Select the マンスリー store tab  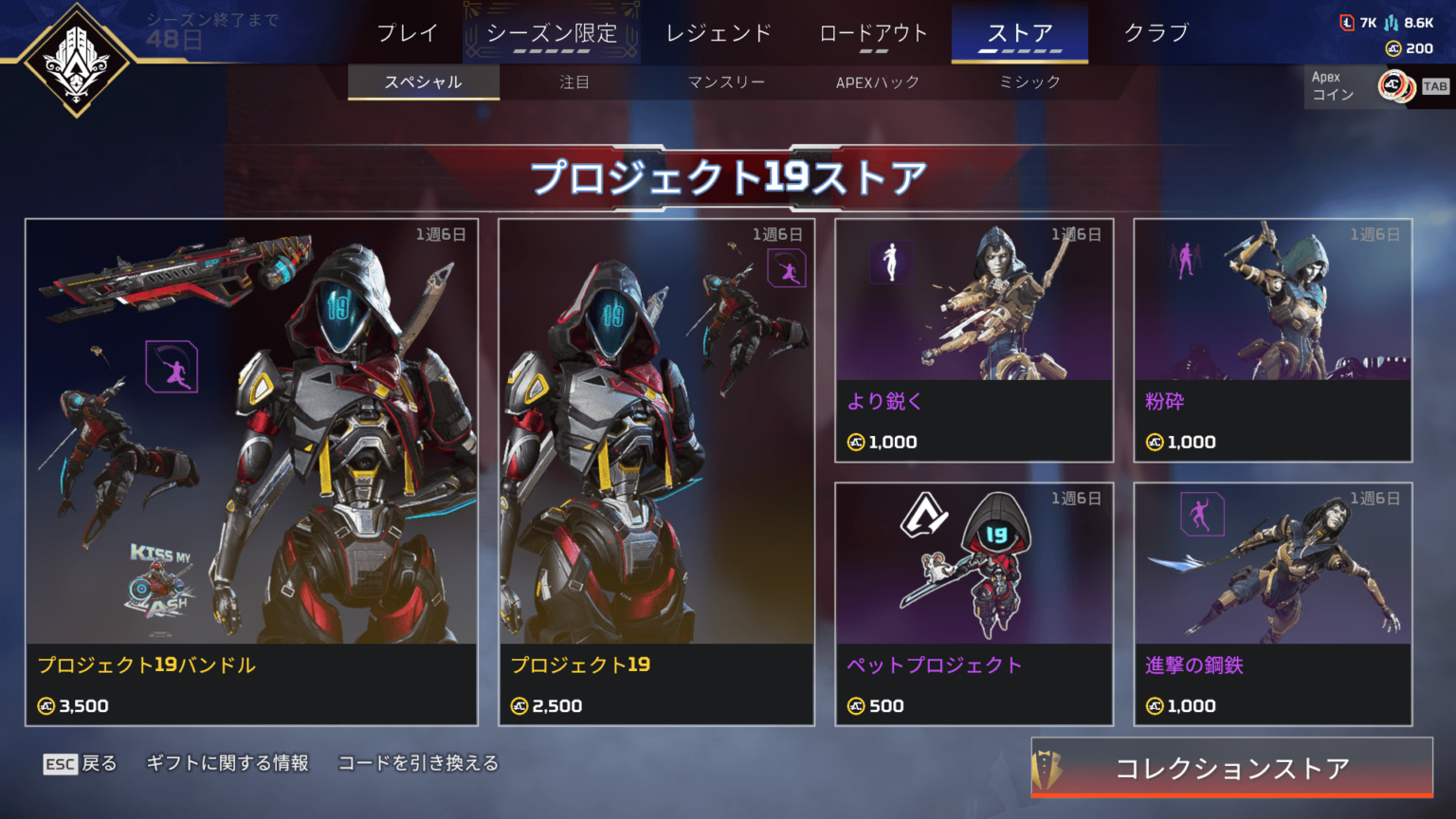[x=727, y=82]
